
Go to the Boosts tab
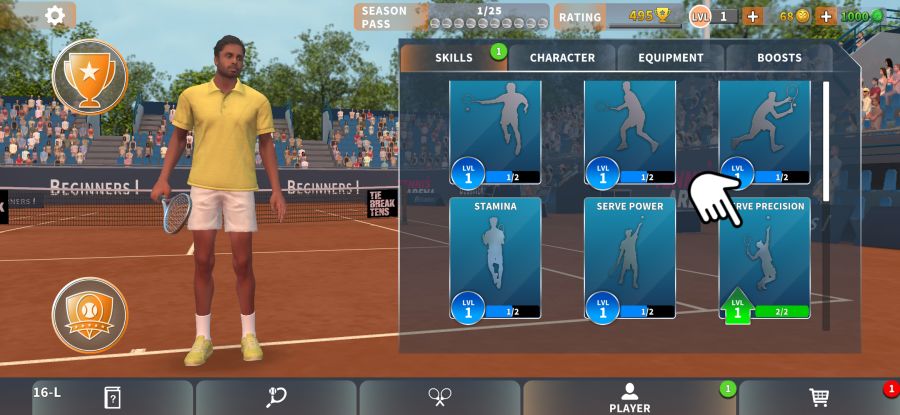[779, 58]
